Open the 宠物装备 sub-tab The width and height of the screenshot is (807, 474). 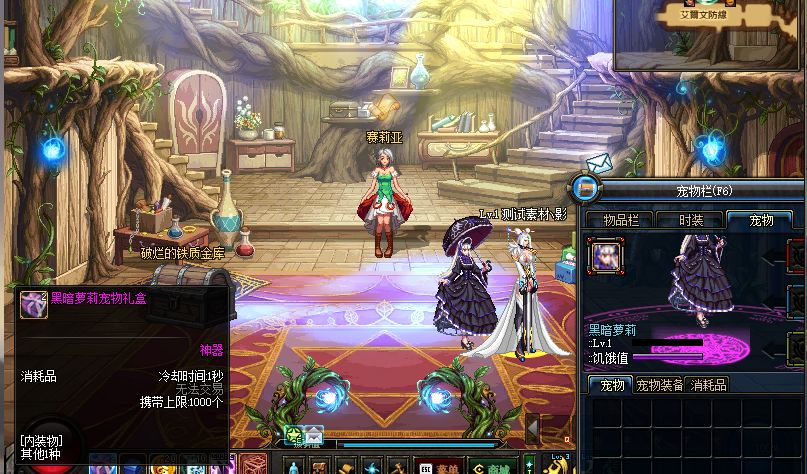point(660,385)
